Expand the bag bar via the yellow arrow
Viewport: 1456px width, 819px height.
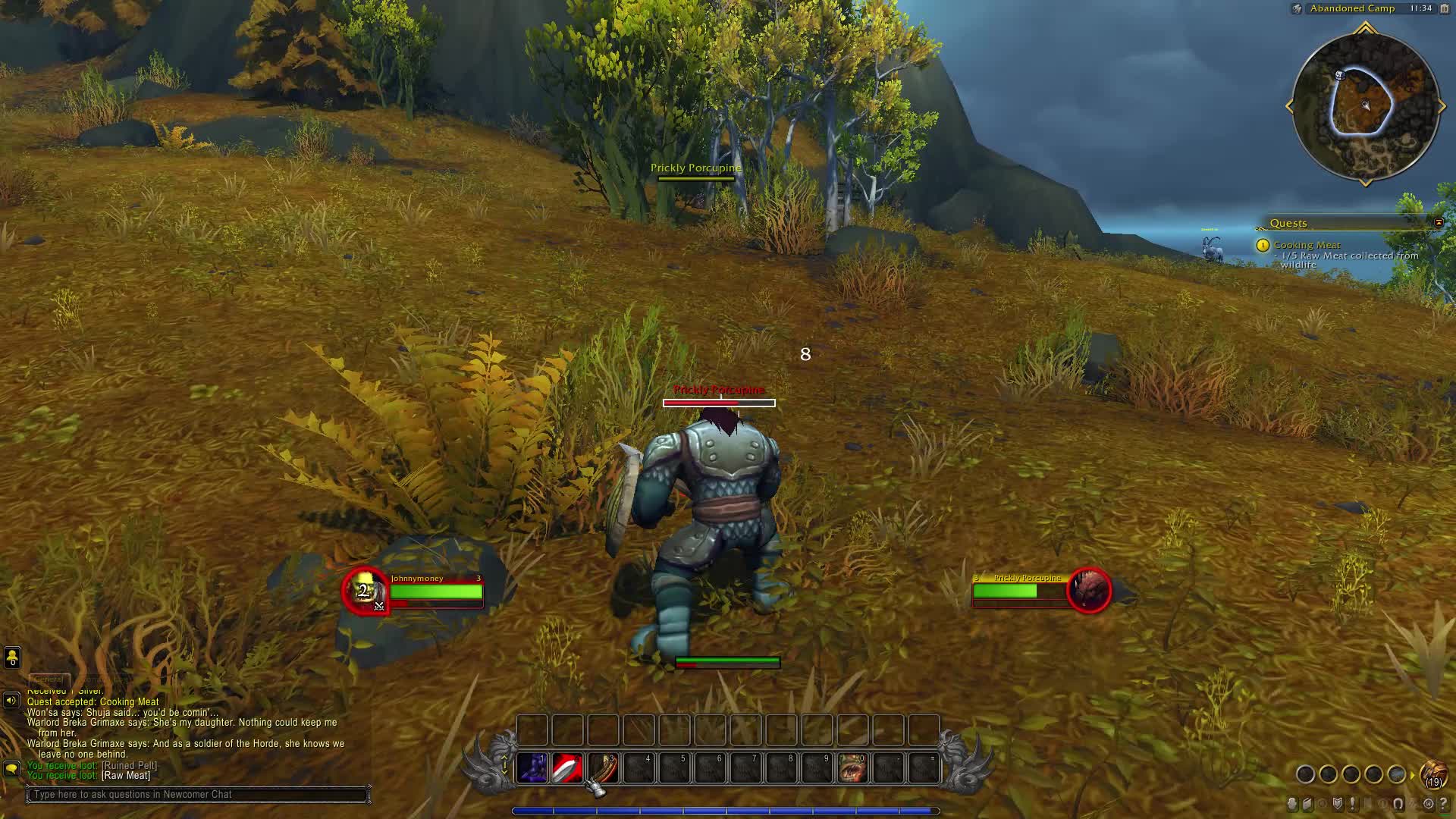tap(1412, 775)
